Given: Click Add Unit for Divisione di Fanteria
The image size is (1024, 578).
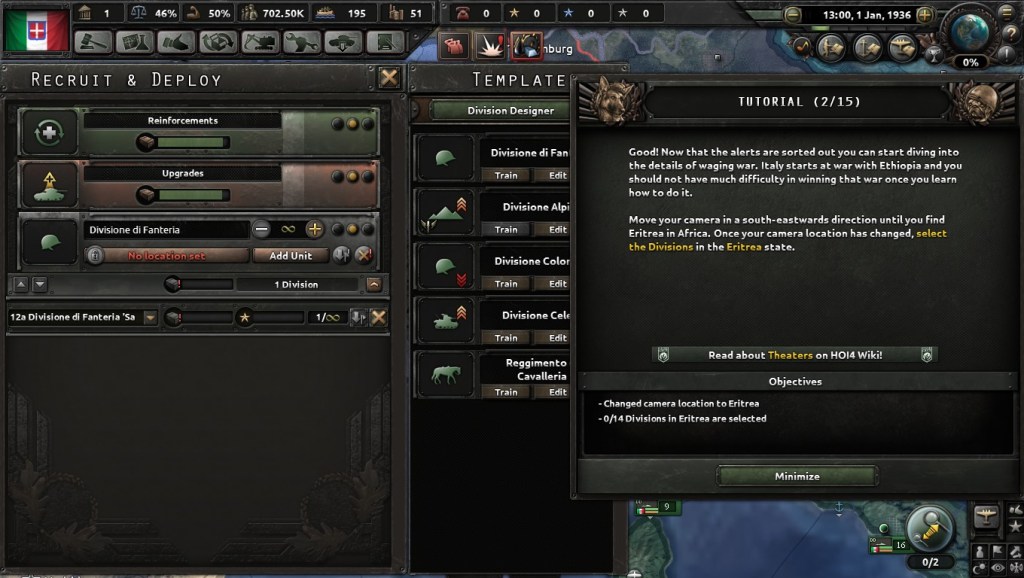Looking at the screenshot, I should tap(291, 255).
